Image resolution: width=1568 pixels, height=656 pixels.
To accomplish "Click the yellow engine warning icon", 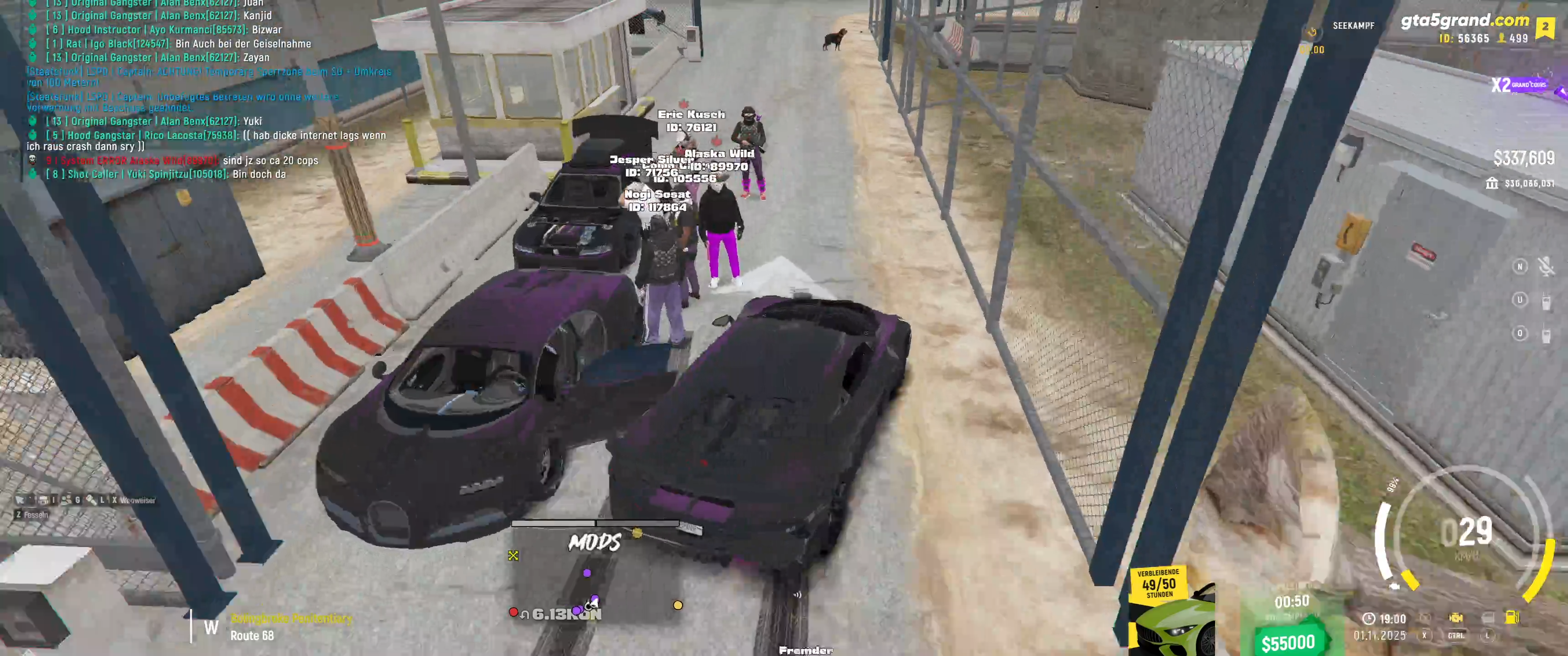I will coord(1455,618).
